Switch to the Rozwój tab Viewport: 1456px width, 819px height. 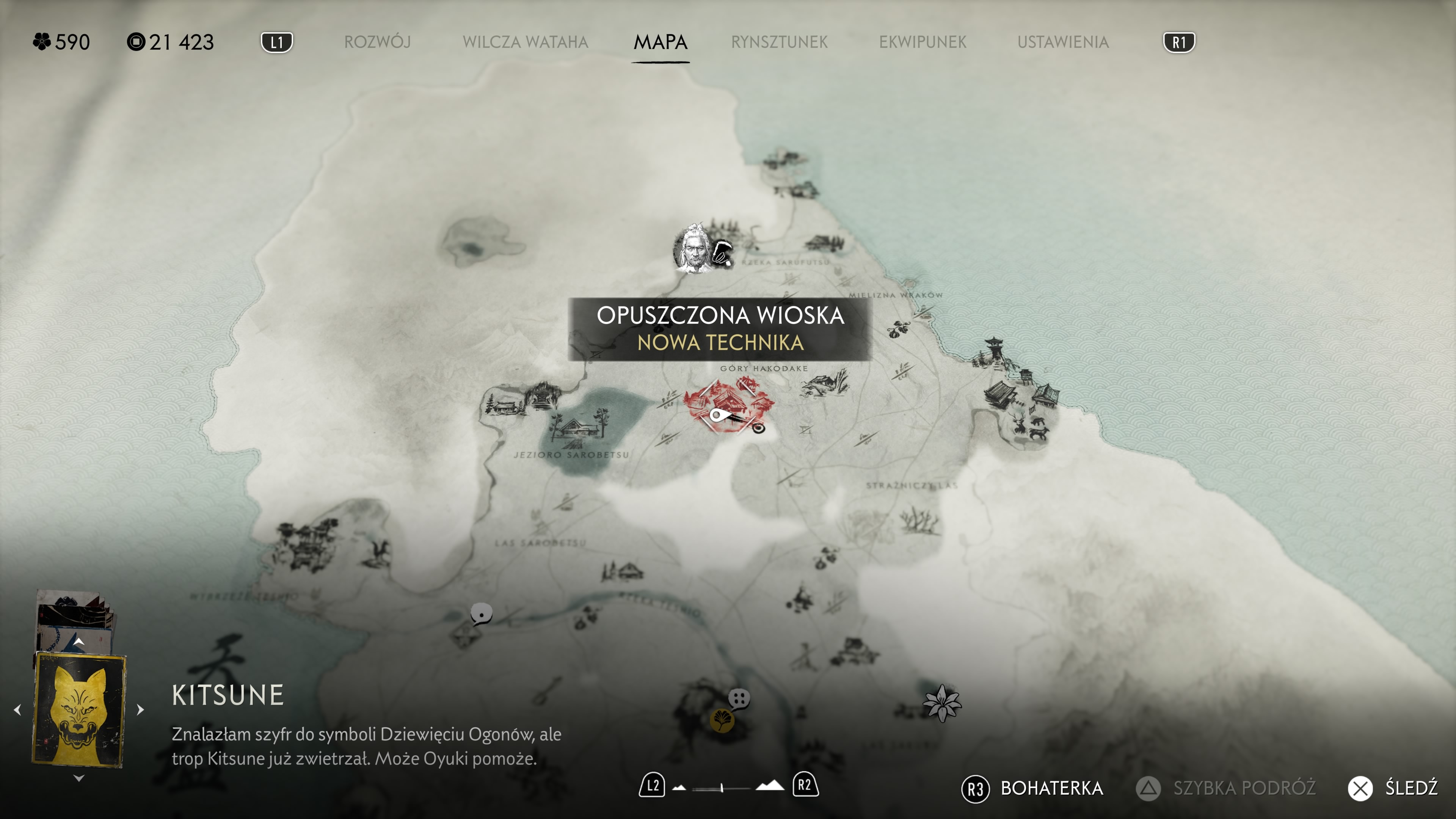pos(377,42)
